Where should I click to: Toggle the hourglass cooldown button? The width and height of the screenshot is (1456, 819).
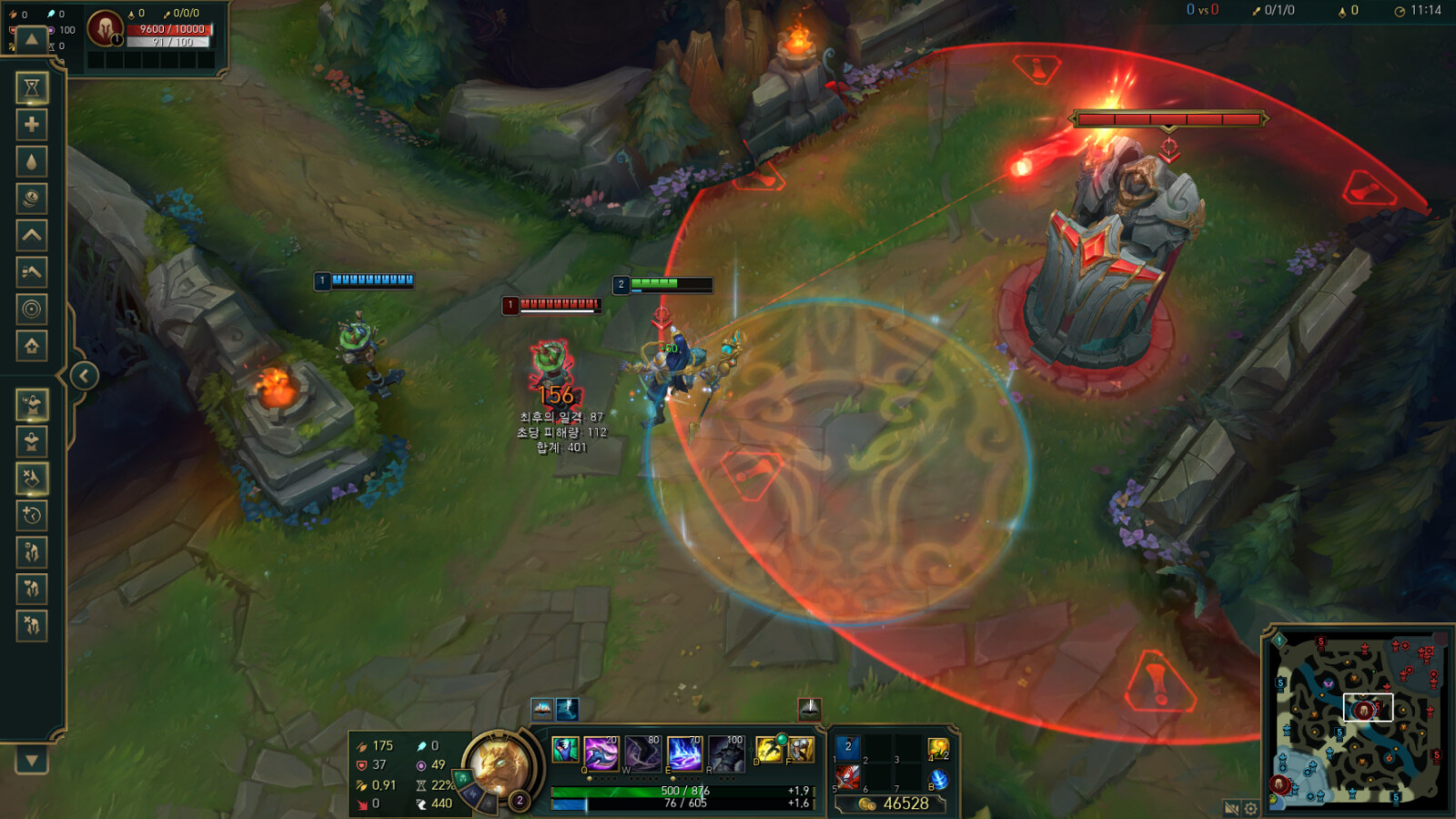point(32,87)
